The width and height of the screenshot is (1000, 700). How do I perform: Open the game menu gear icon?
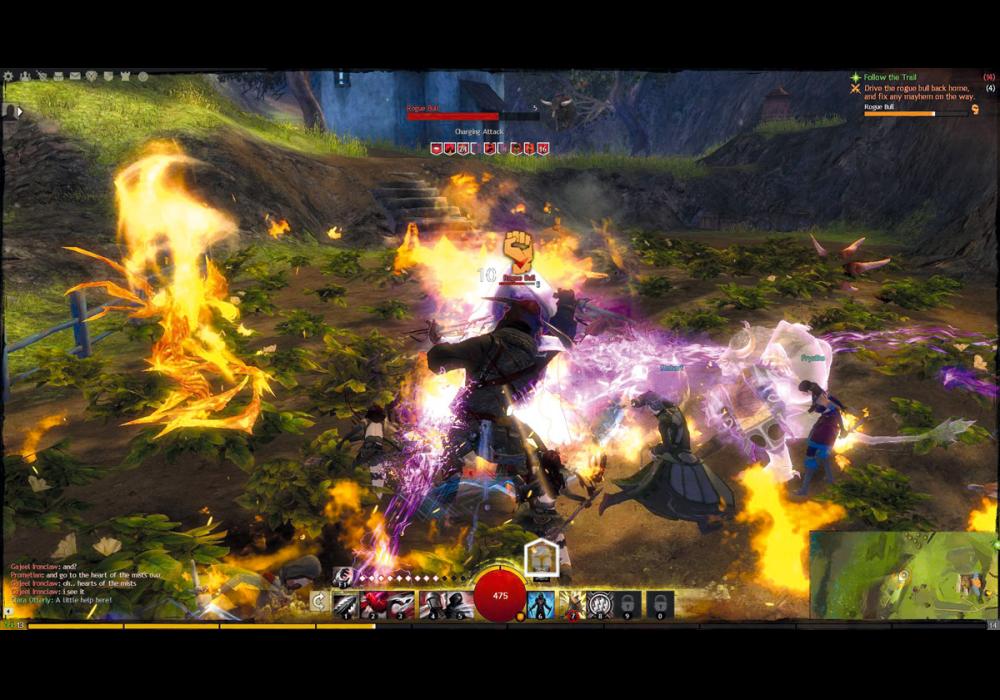tap(8, 76)
